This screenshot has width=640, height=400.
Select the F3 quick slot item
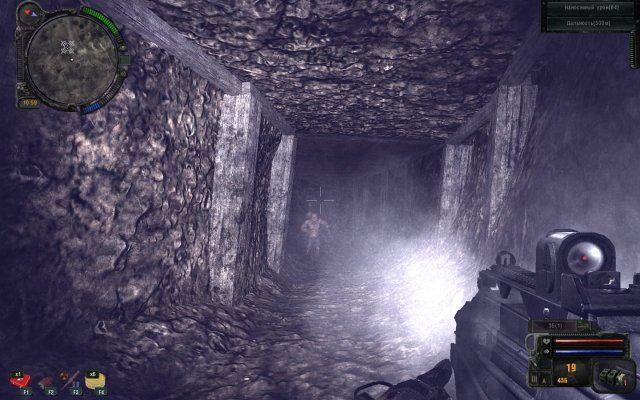pos(68,380)
